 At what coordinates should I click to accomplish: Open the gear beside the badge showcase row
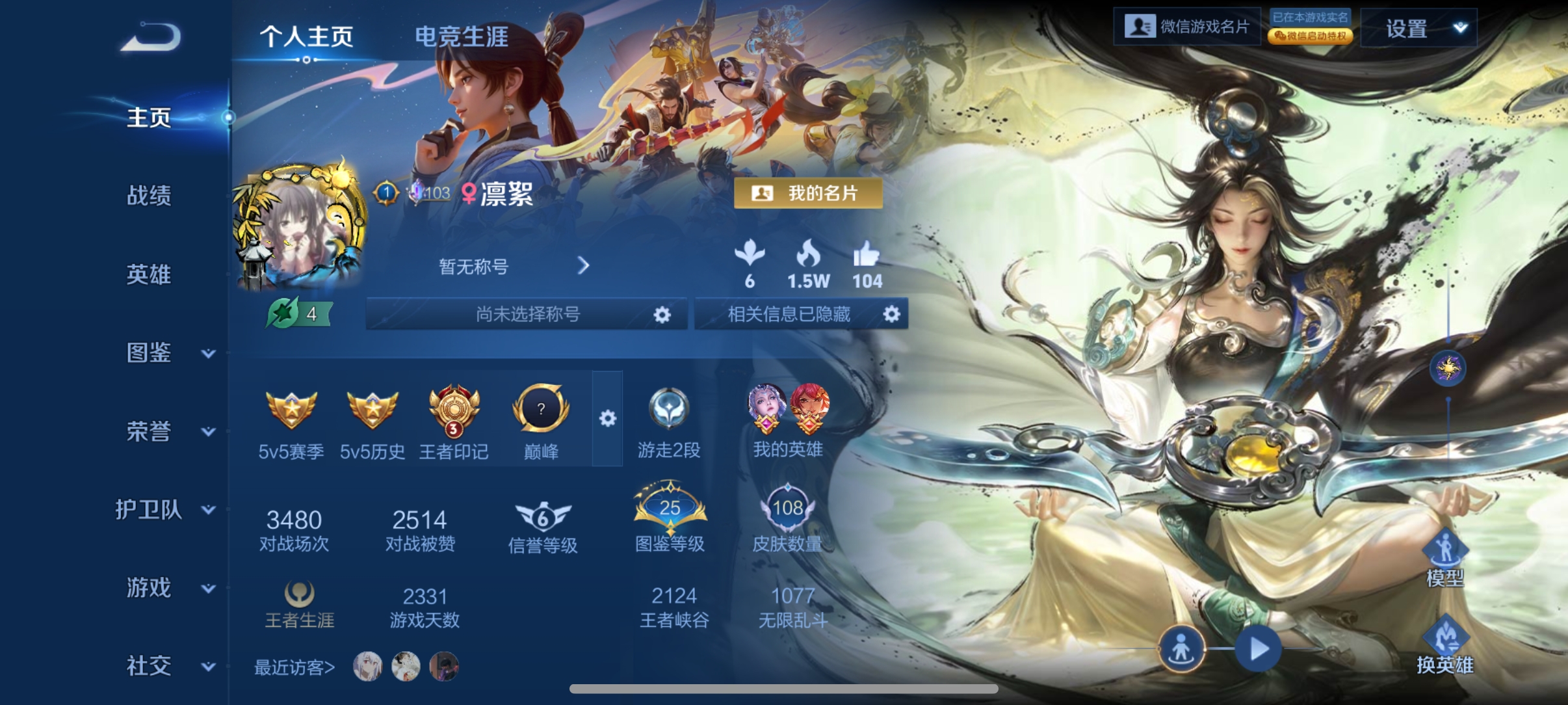click(x=608, y=419)
